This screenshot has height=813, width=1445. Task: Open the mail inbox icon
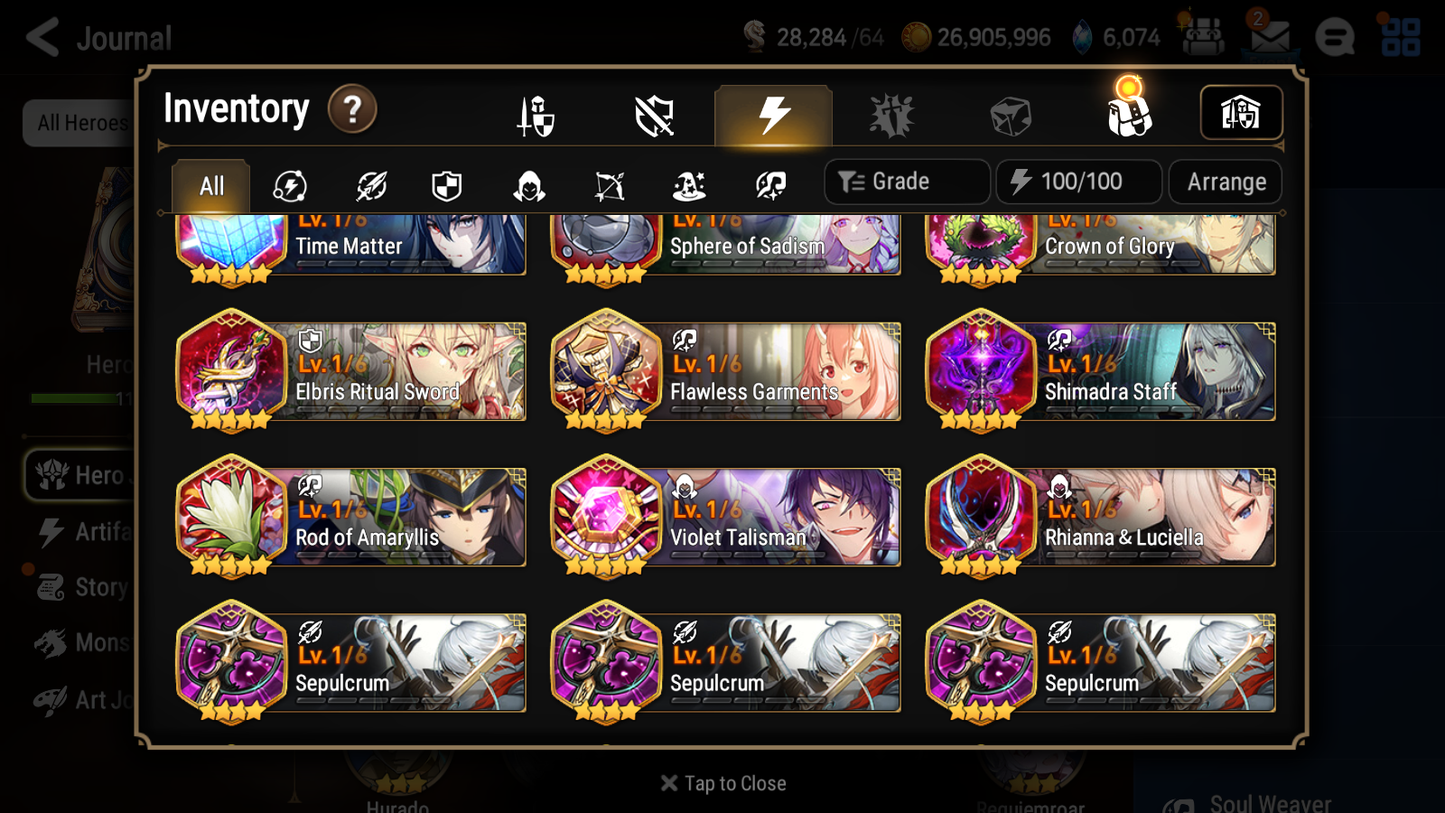coord(1268,37)
